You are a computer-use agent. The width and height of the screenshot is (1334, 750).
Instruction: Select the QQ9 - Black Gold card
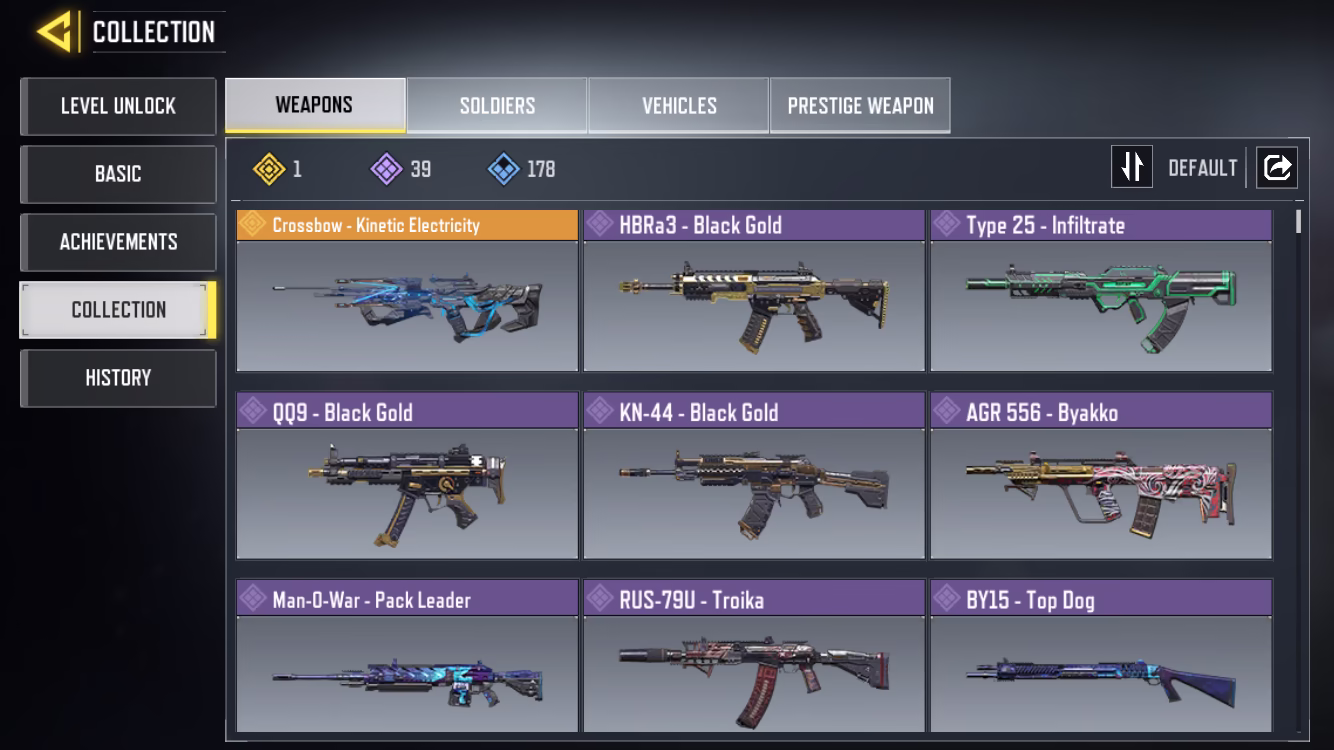pos(407,477)
